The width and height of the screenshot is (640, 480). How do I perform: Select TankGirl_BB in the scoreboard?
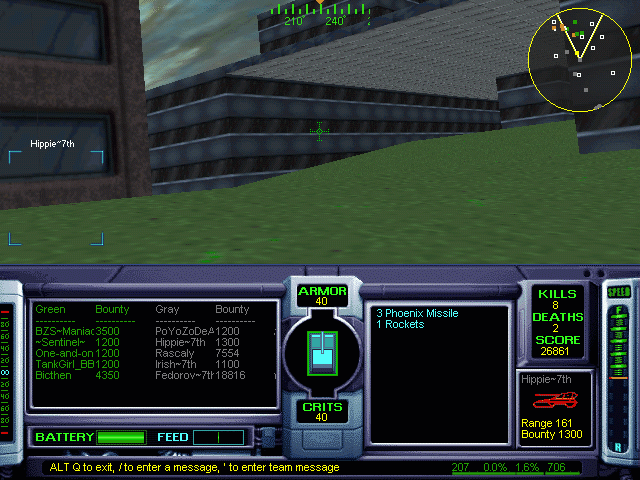[64, 365]
